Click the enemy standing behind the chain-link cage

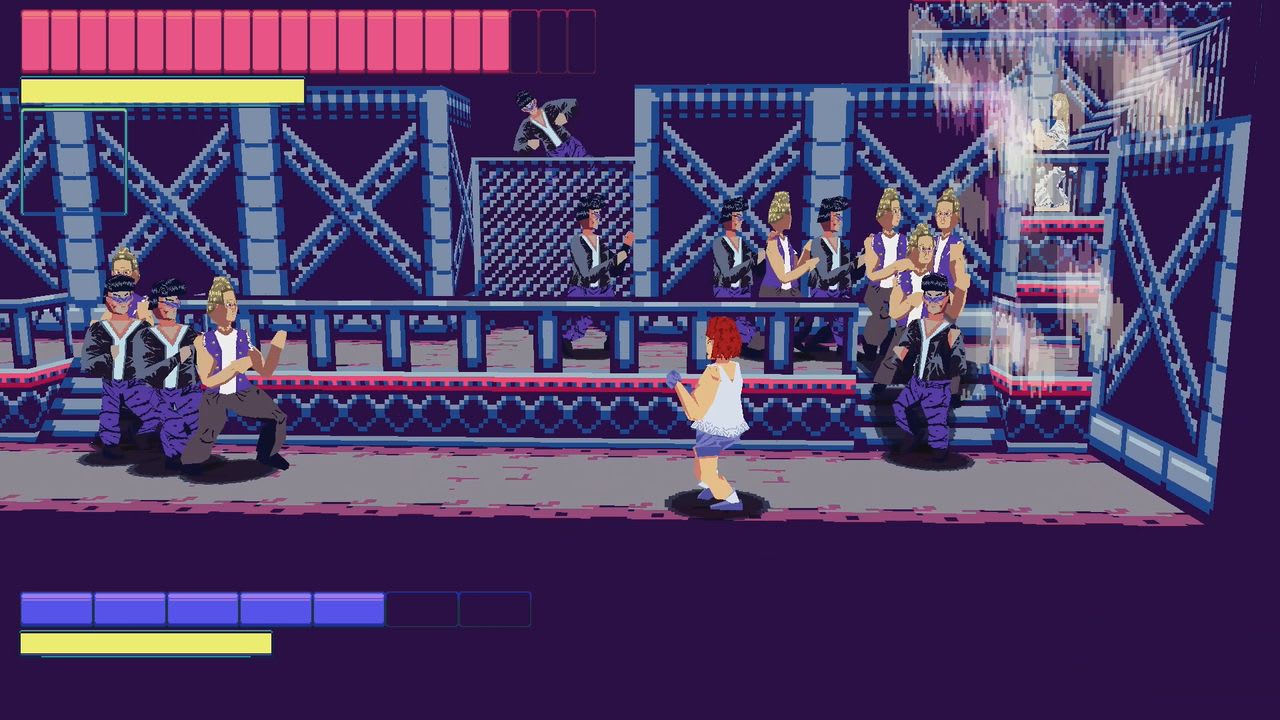coord(590,250)
